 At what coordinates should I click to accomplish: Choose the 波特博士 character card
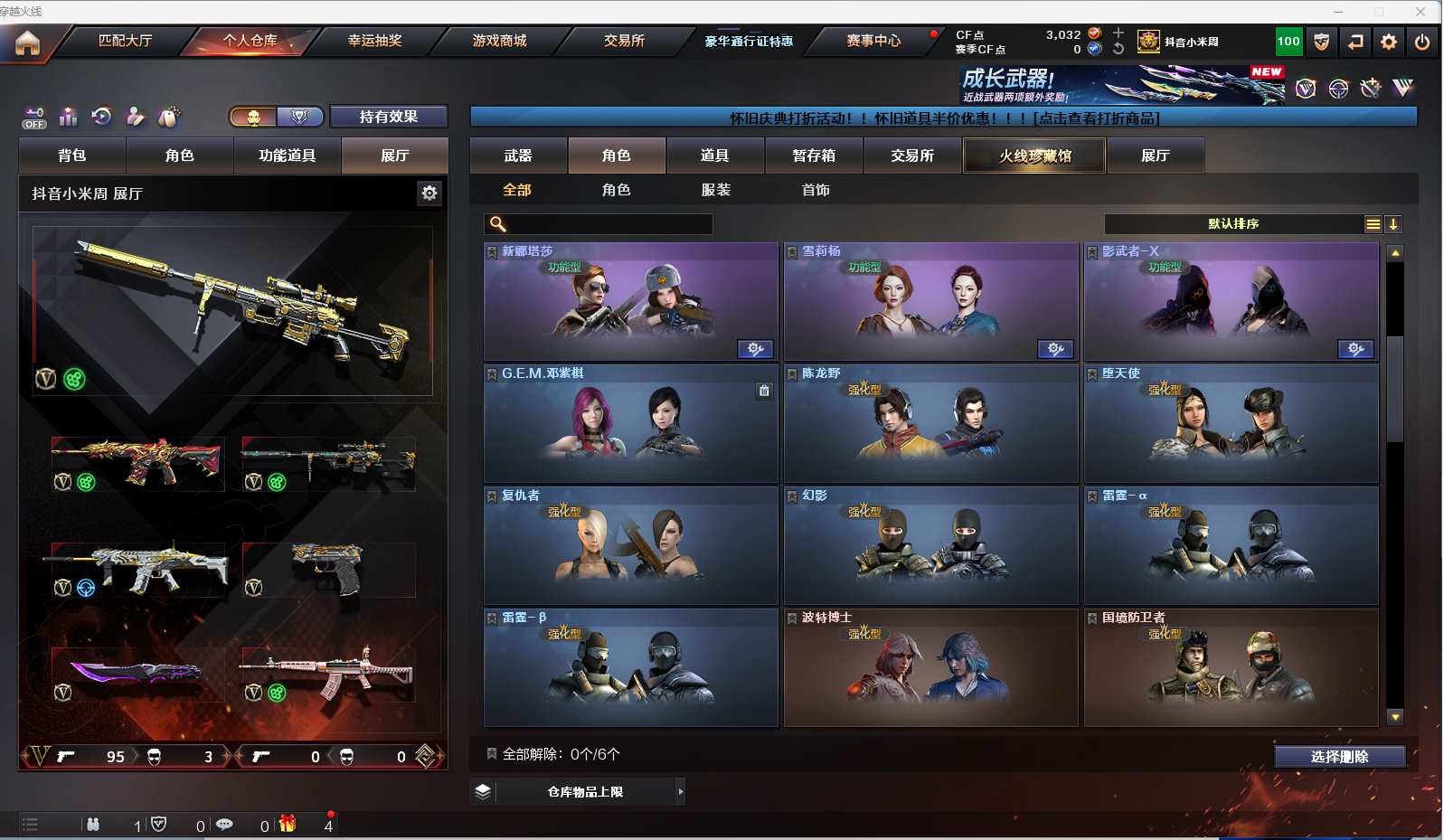tap(930, 667)
